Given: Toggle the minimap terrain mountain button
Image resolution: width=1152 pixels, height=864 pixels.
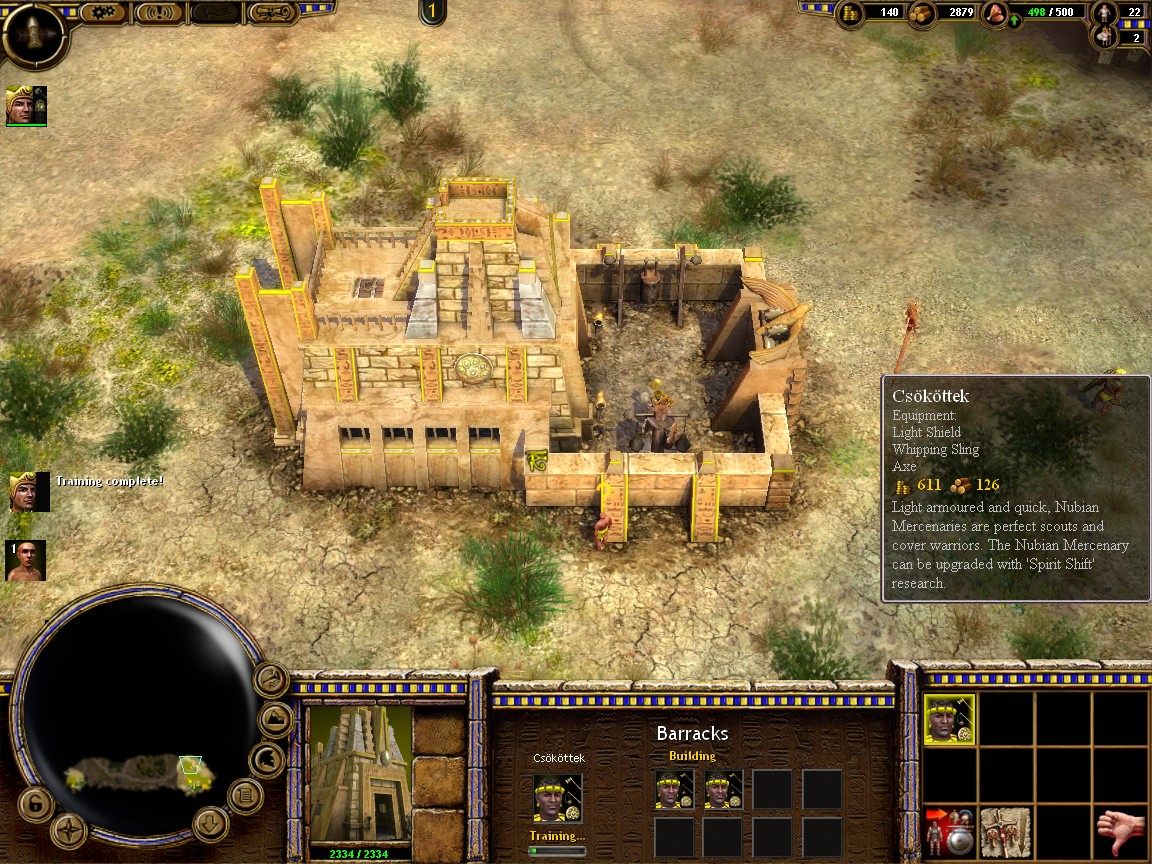Looking at the screenshot, I should pyautogui.click(x=276, y=719).
